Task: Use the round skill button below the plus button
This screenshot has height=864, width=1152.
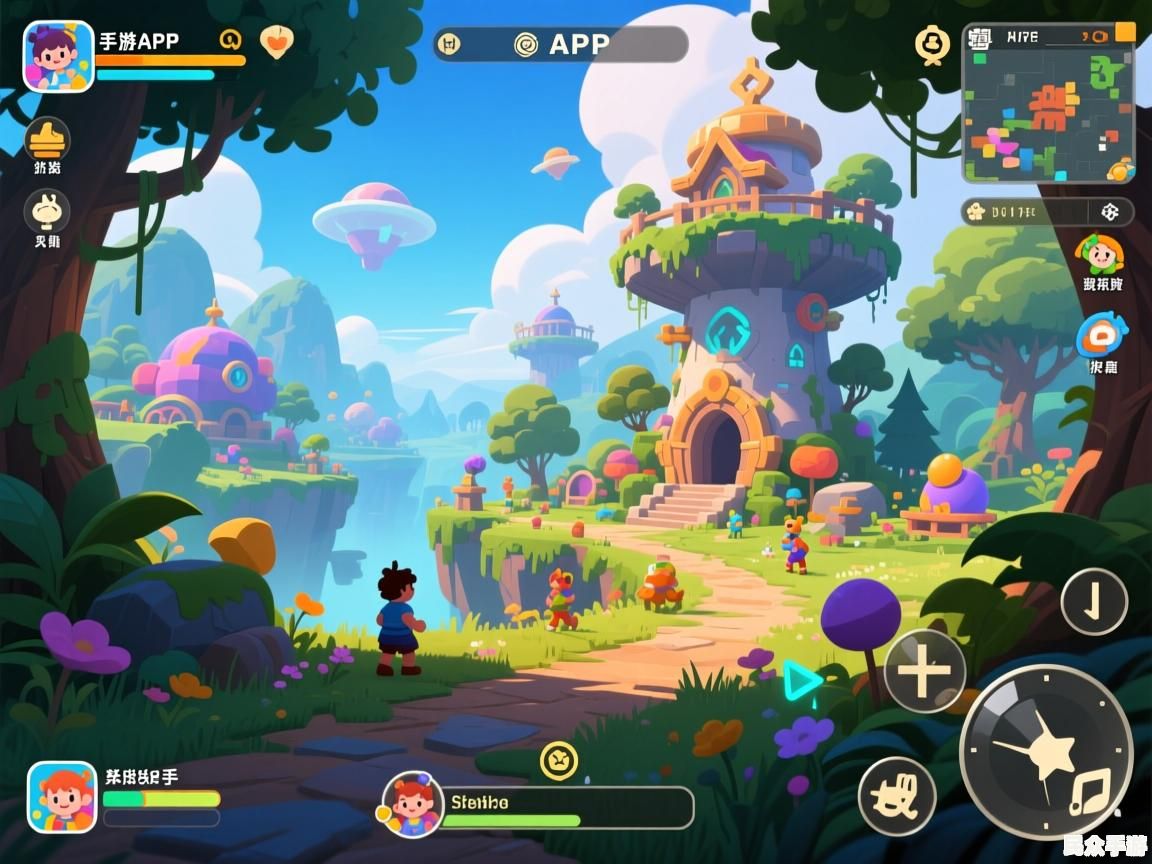Action: [x=897, y=797]
